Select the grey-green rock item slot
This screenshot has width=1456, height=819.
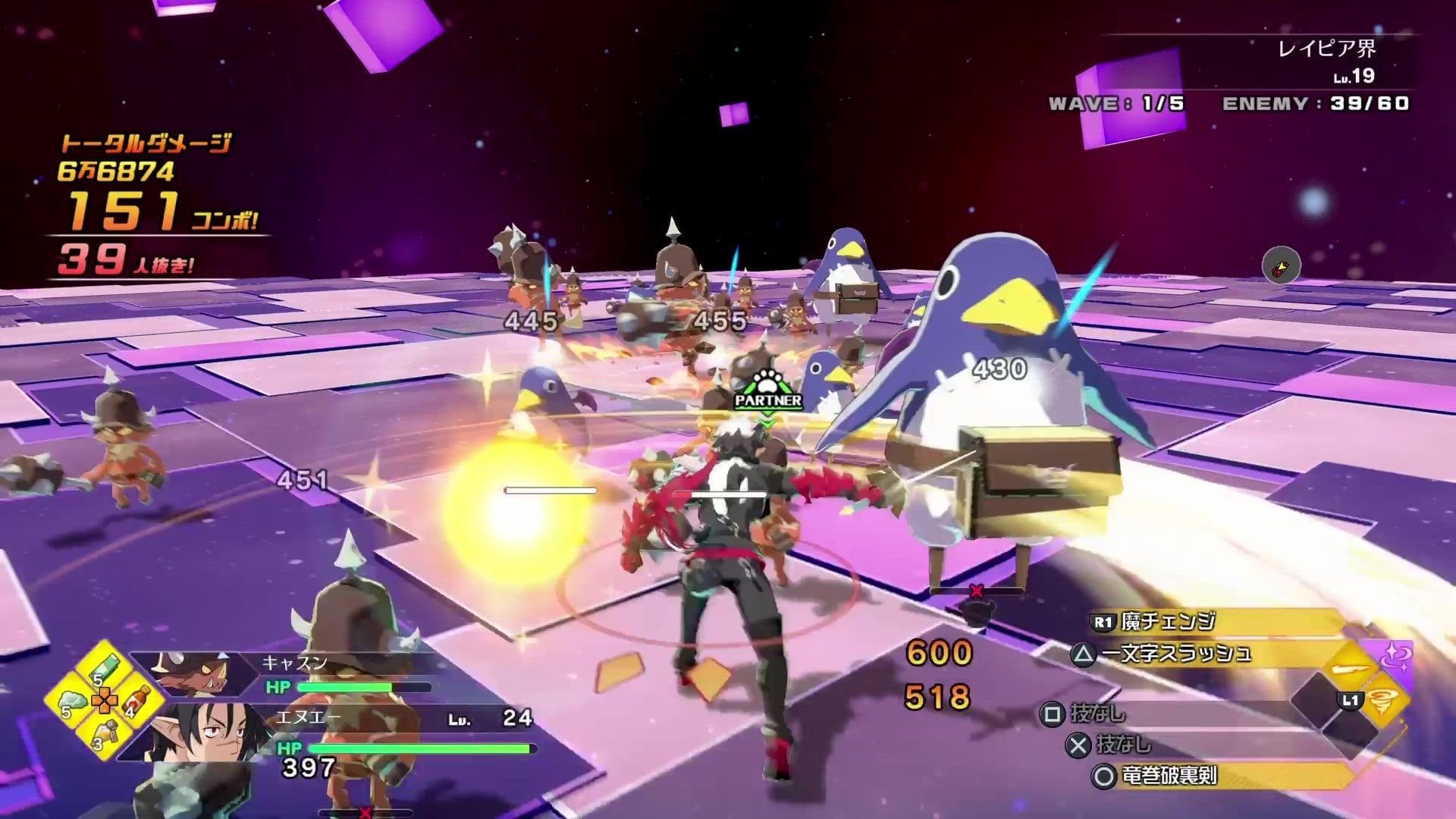pos(74,701)
